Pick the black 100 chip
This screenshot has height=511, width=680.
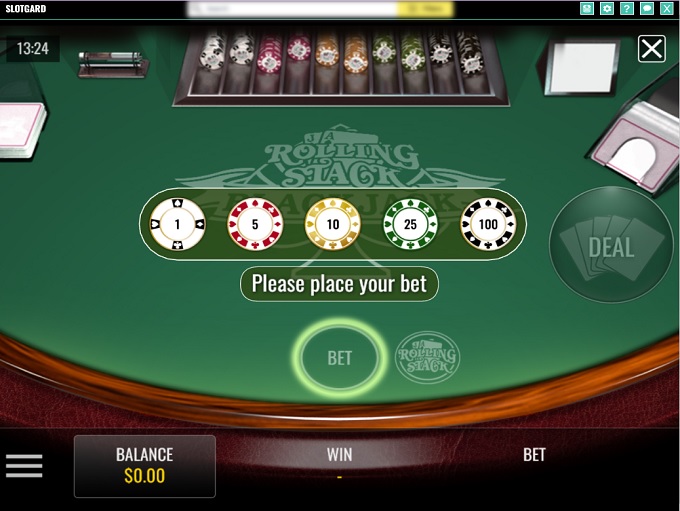488,224
